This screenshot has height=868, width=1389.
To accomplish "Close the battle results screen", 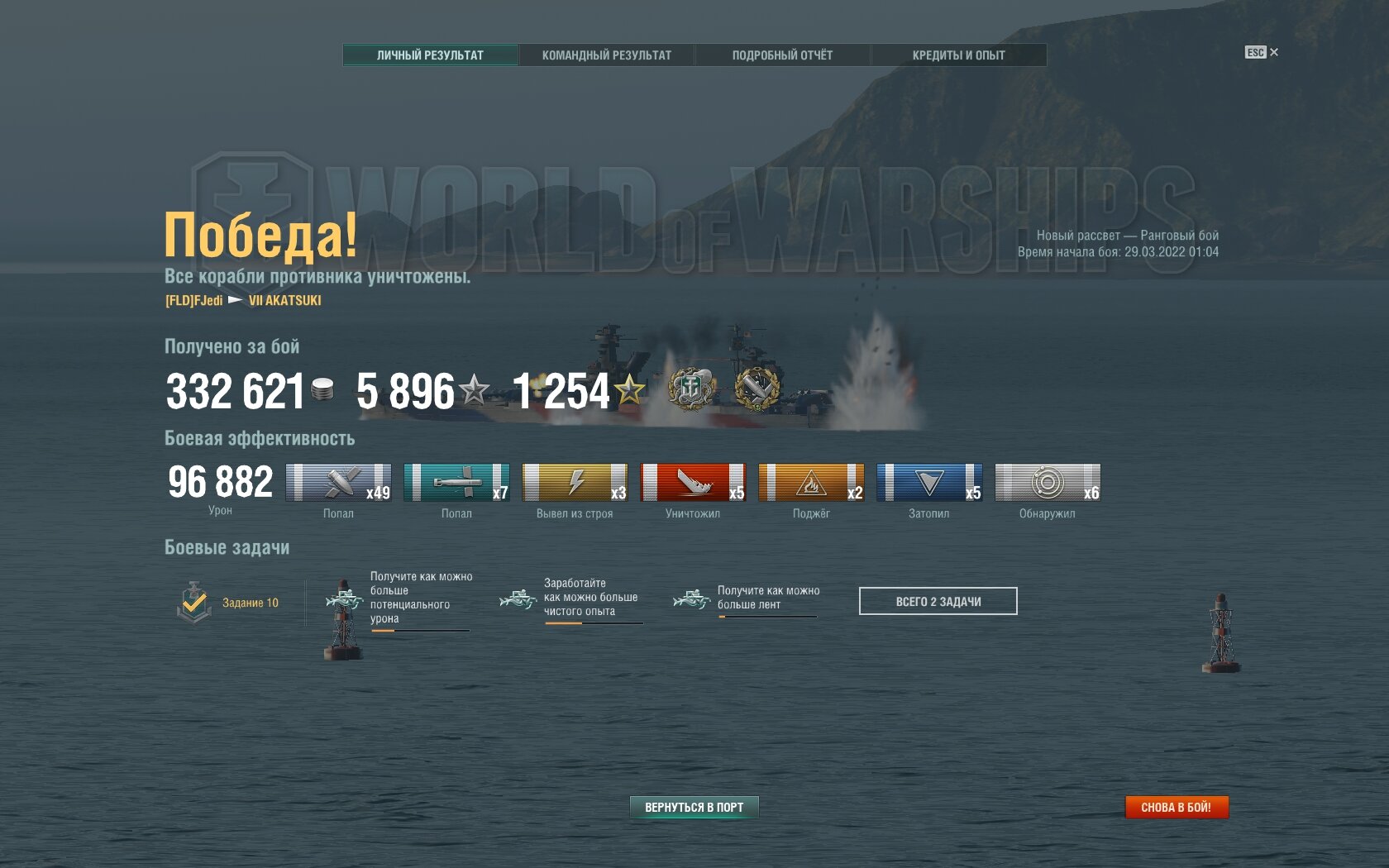I will coord(1262,52).
